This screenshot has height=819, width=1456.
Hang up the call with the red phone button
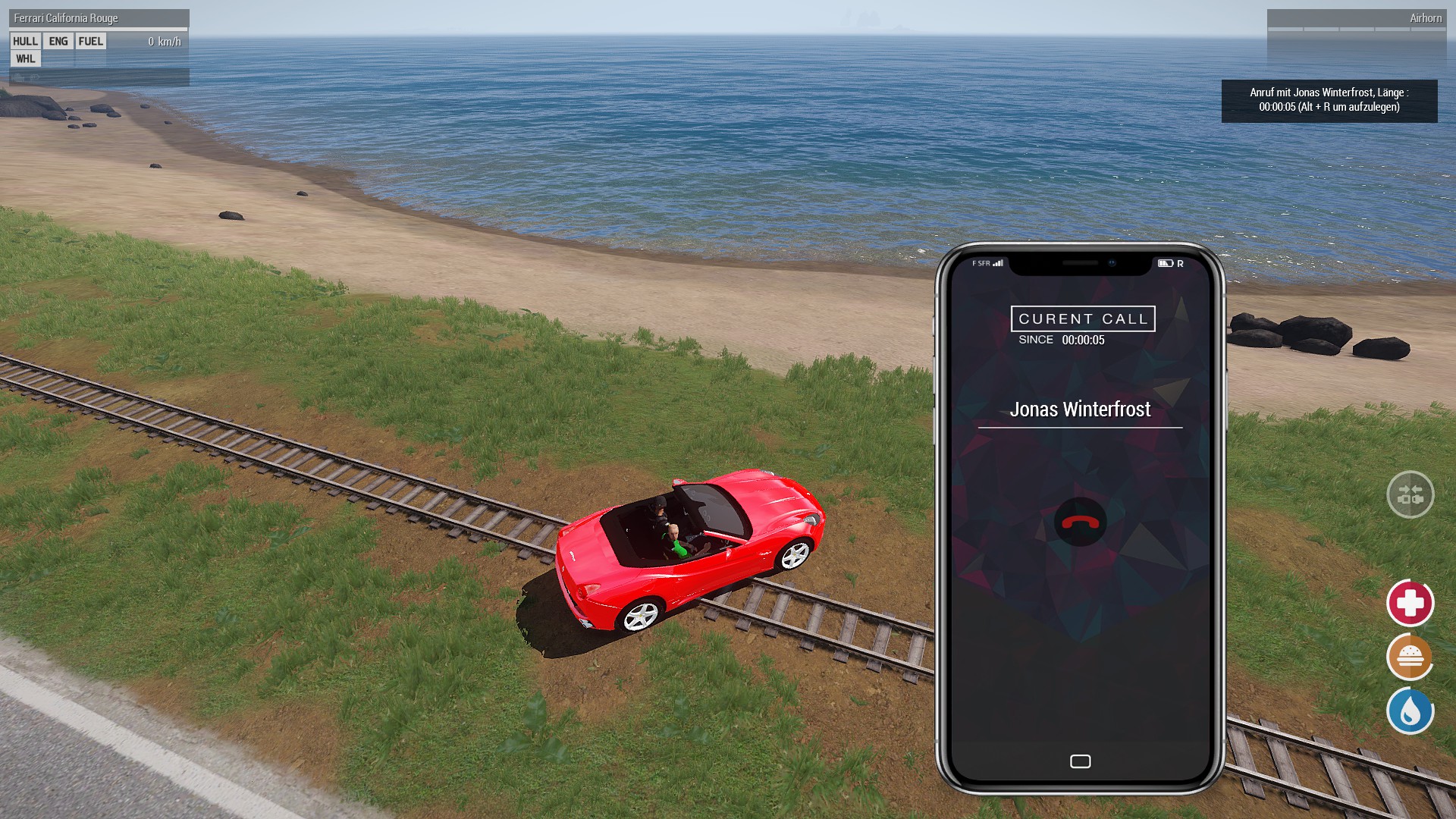[x=1080, y=522]
